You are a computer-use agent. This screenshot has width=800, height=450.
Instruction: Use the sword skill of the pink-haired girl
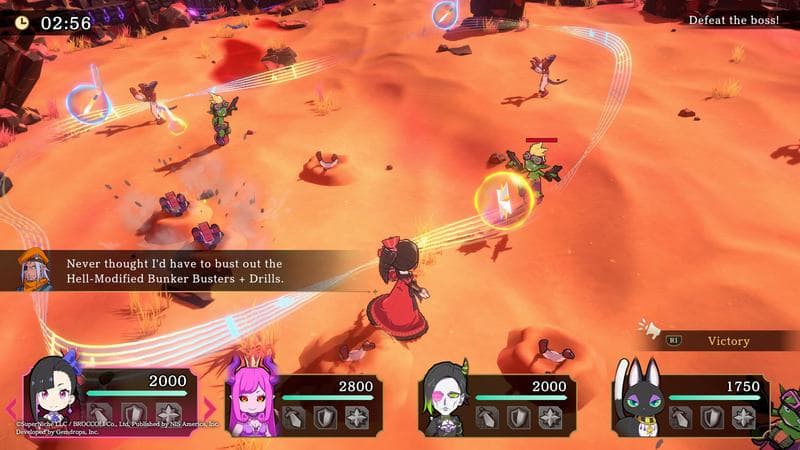coord(295,417)
